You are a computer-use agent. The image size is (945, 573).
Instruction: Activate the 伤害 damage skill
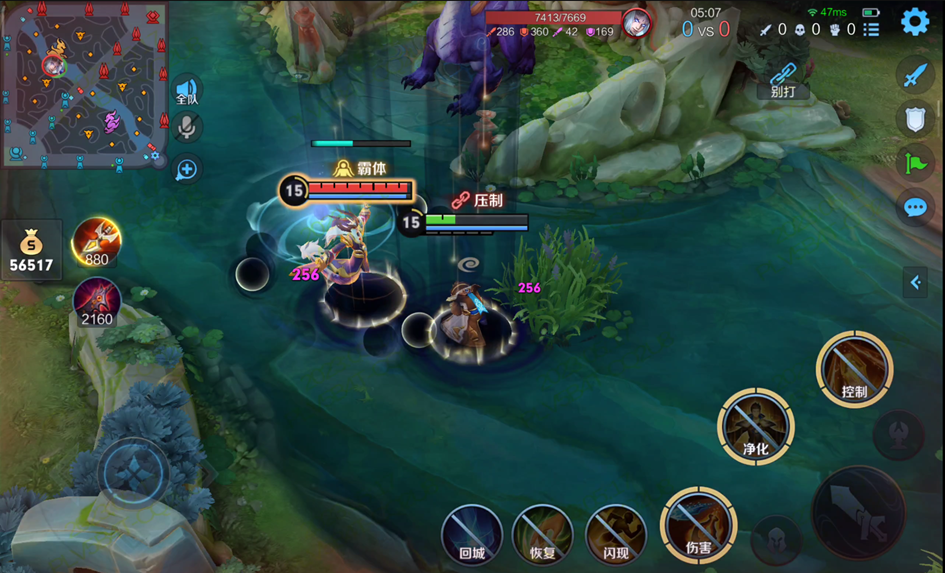click(x=698, y=524)
